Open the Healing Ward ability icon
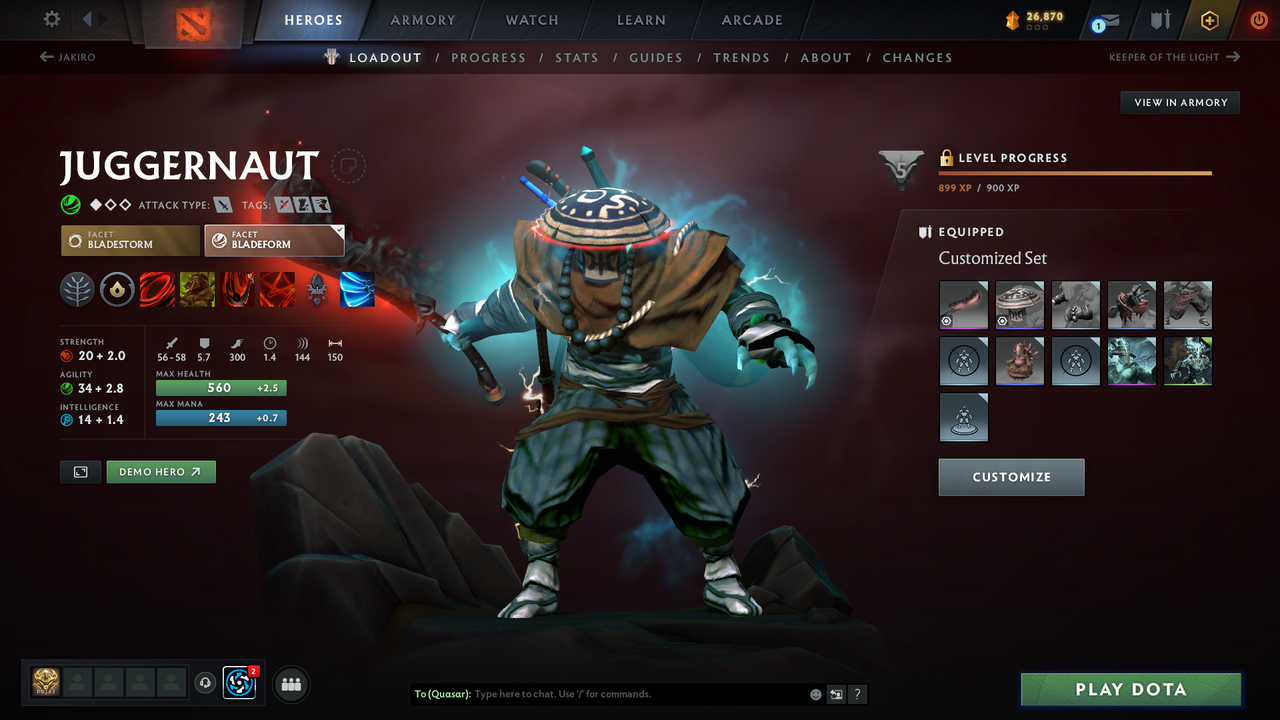The width and height of the screenshot is (1280, 720). [197, 290]
